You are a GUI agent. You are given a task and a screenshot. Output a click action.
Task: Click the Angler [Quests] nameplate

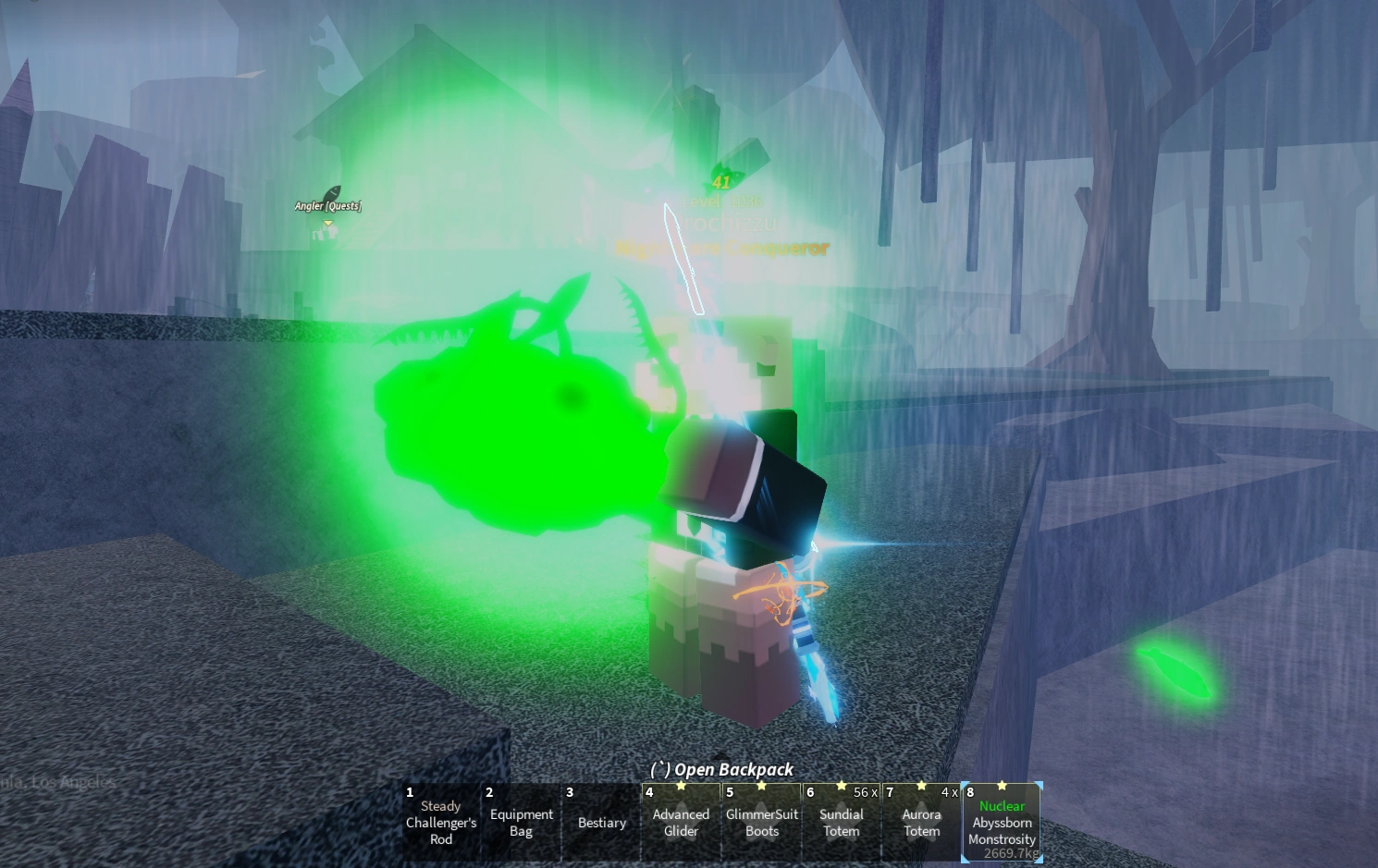tap(327, 205)
